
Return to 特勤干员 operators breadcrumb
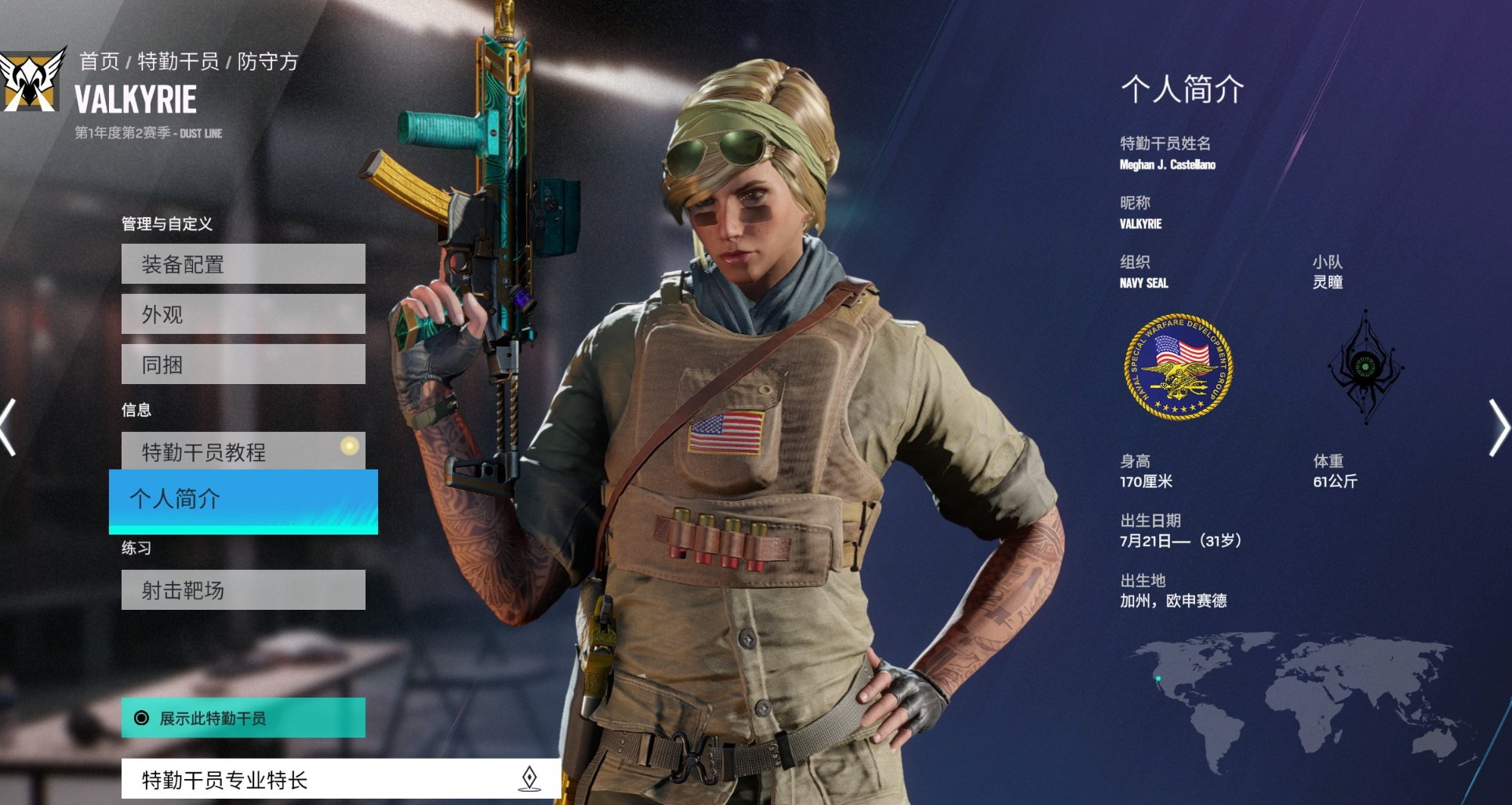point(178,61)
